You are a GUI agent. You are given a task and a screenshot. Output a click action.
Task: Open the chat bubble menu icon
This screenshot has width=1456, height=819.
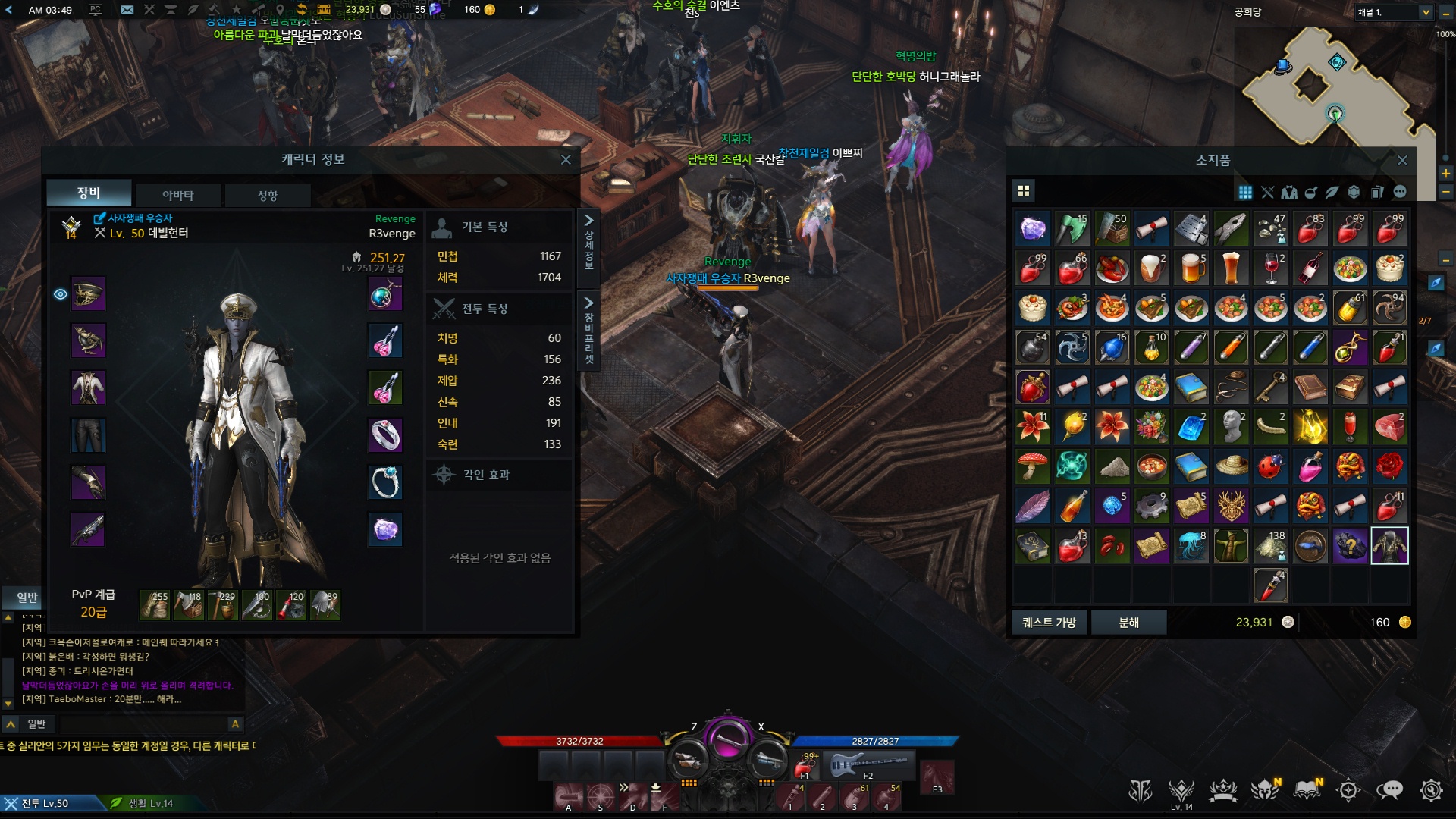[1389, 790]
